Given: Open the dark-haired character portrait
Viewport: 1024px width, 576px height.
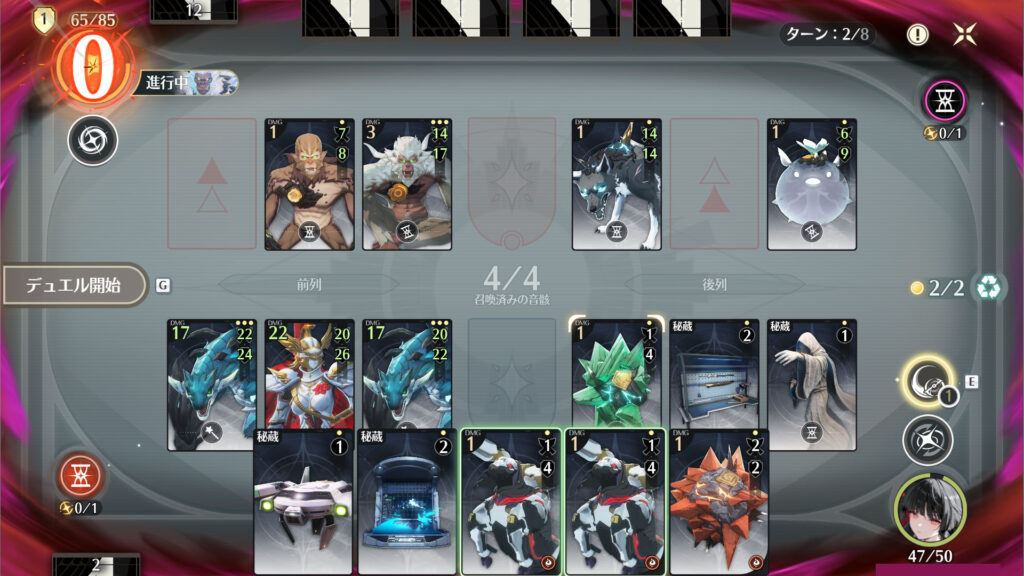Looking at the screenshot, I should tap(930, 507).
